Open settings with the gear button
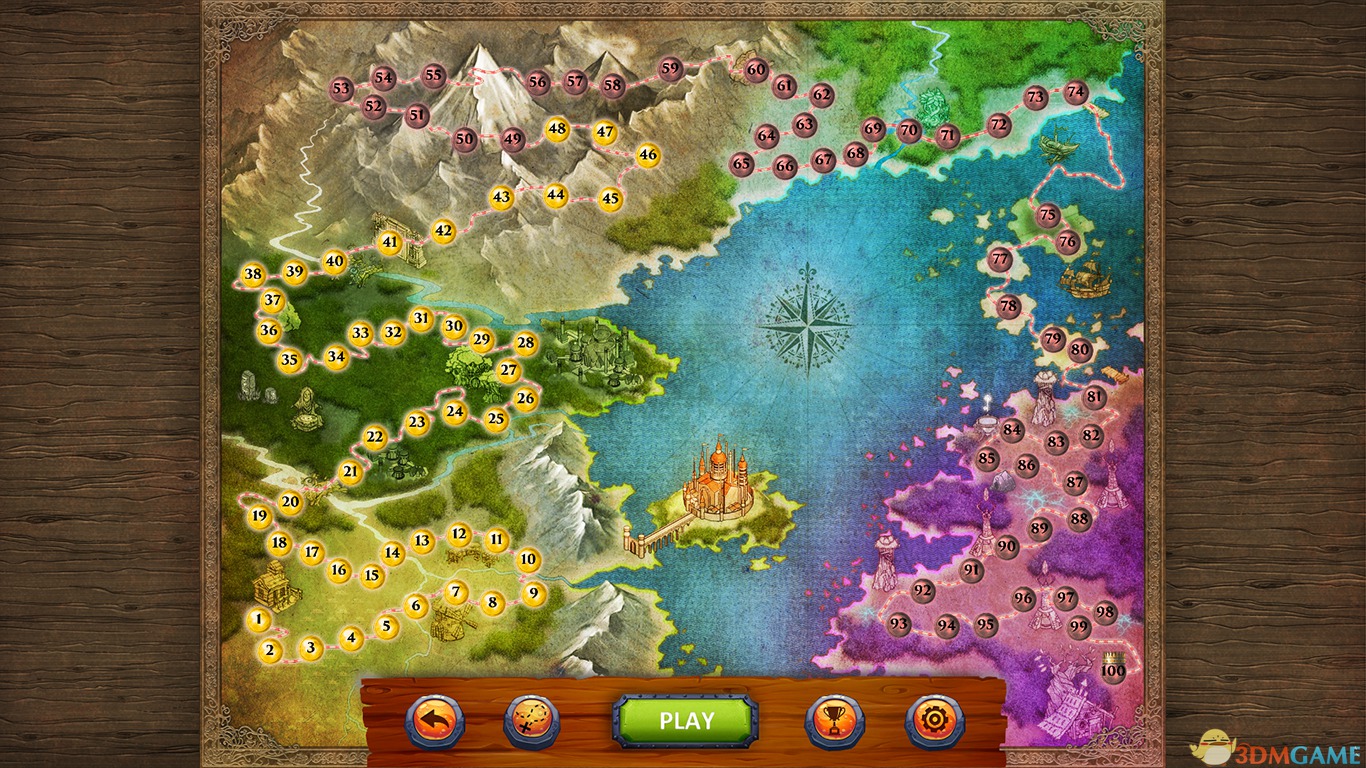The height and width of the screenshot is (768, 1366). [x=934, y=720]
